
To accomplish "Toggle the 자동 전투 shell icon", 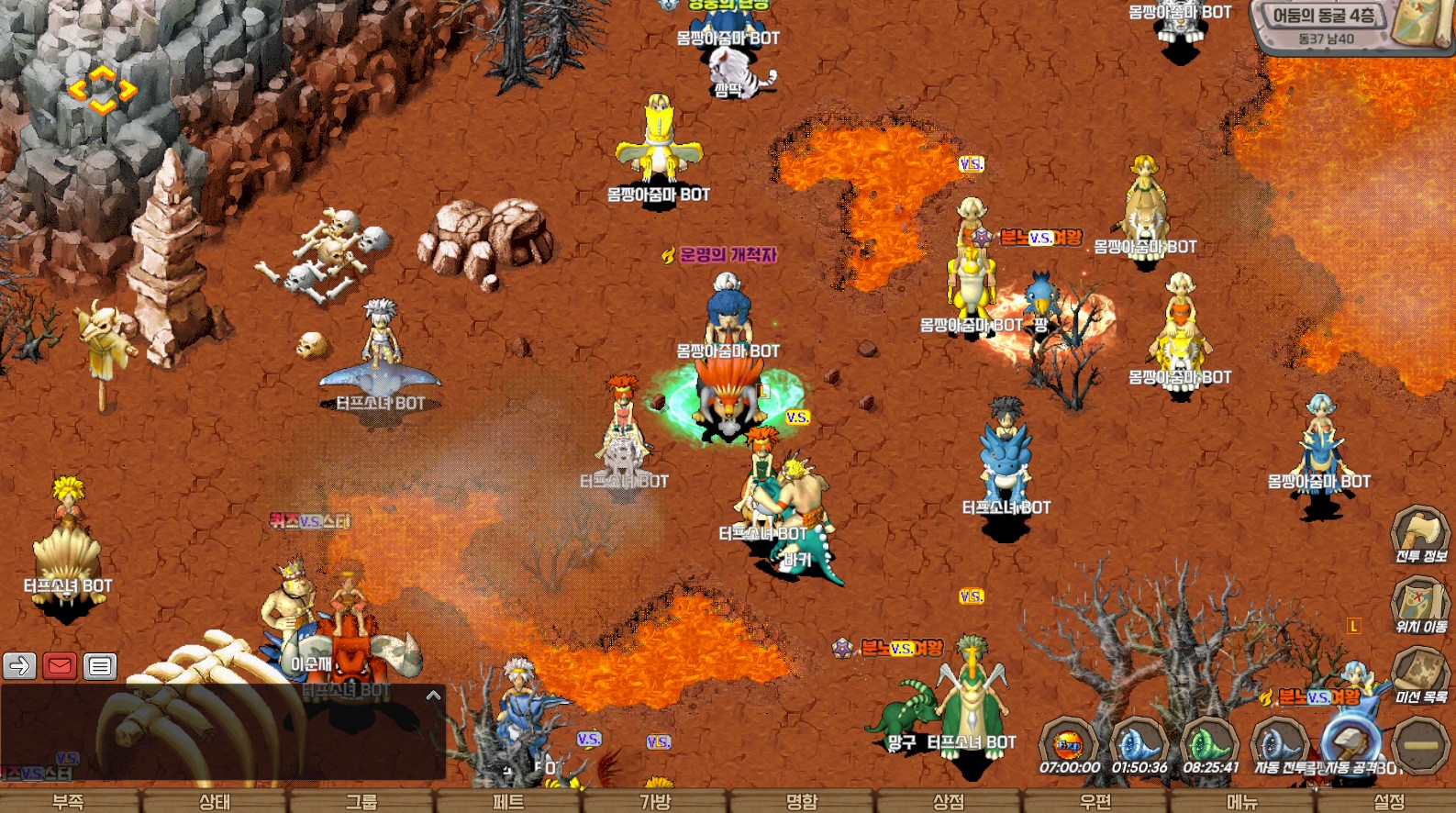I will 1279,741.
